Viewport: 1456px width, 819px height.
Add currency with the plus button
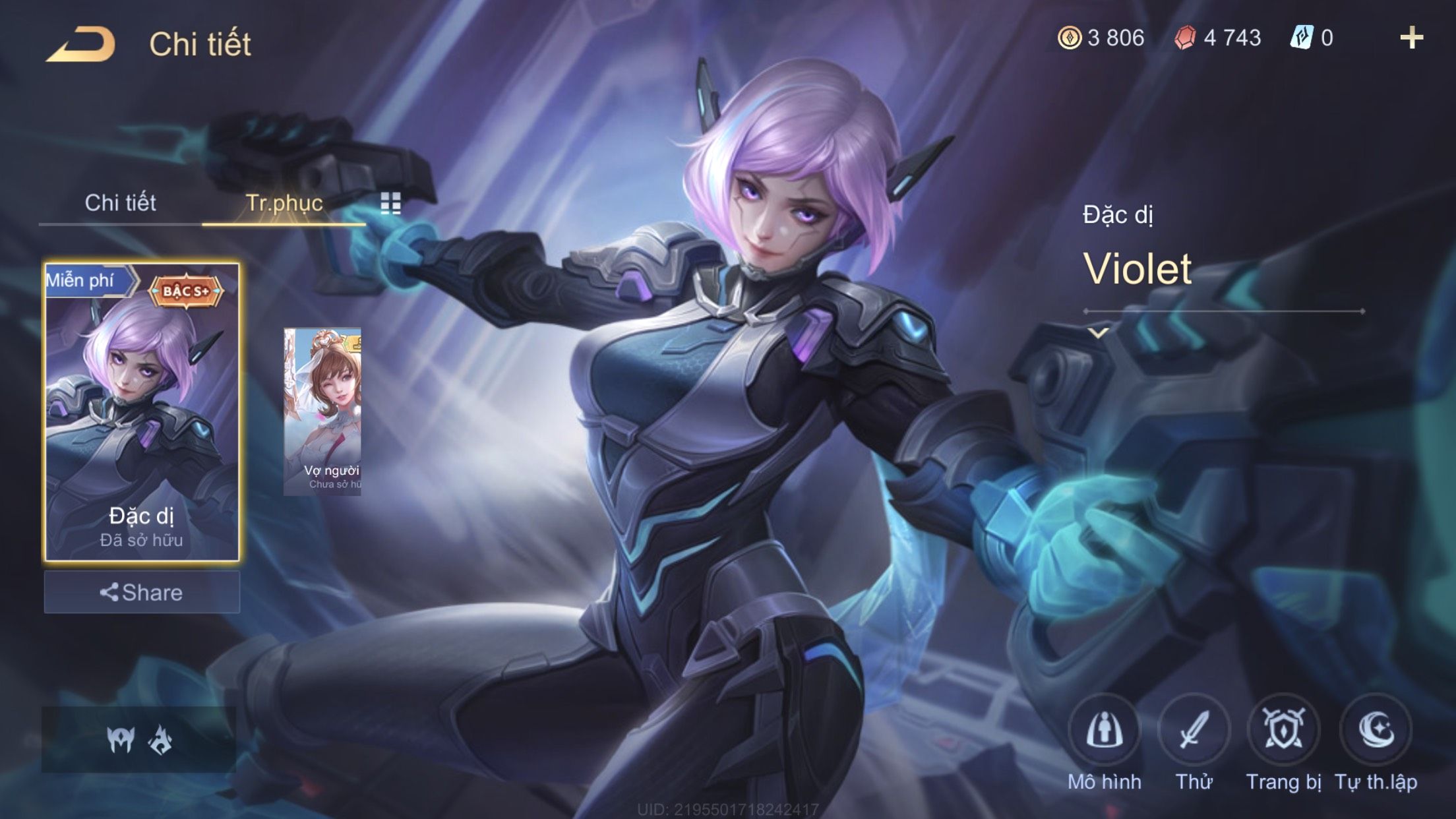[1411, 38]
